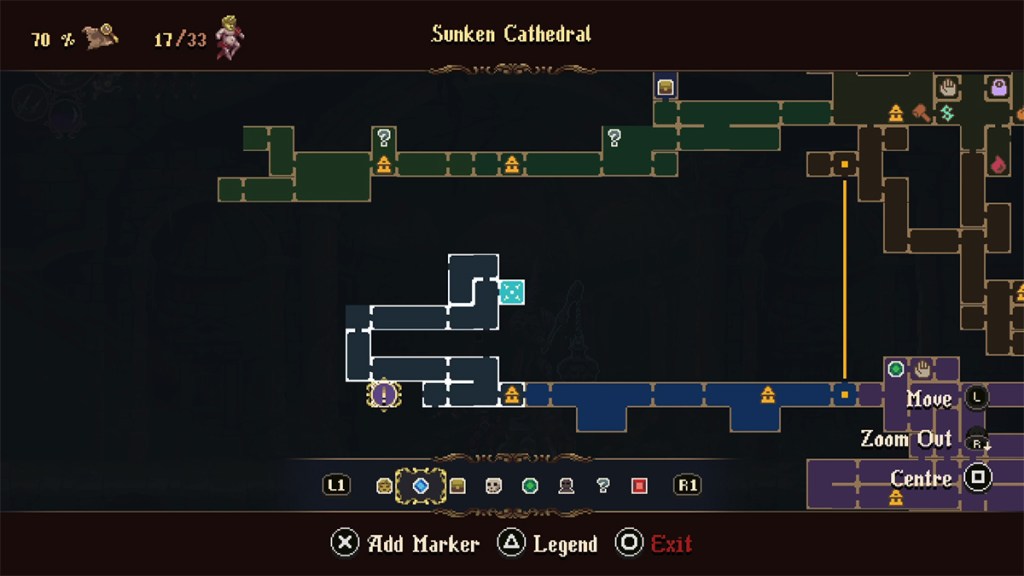Choose the green gem icon in marker bar
The image size is (1024, 576).
(530, 486)
